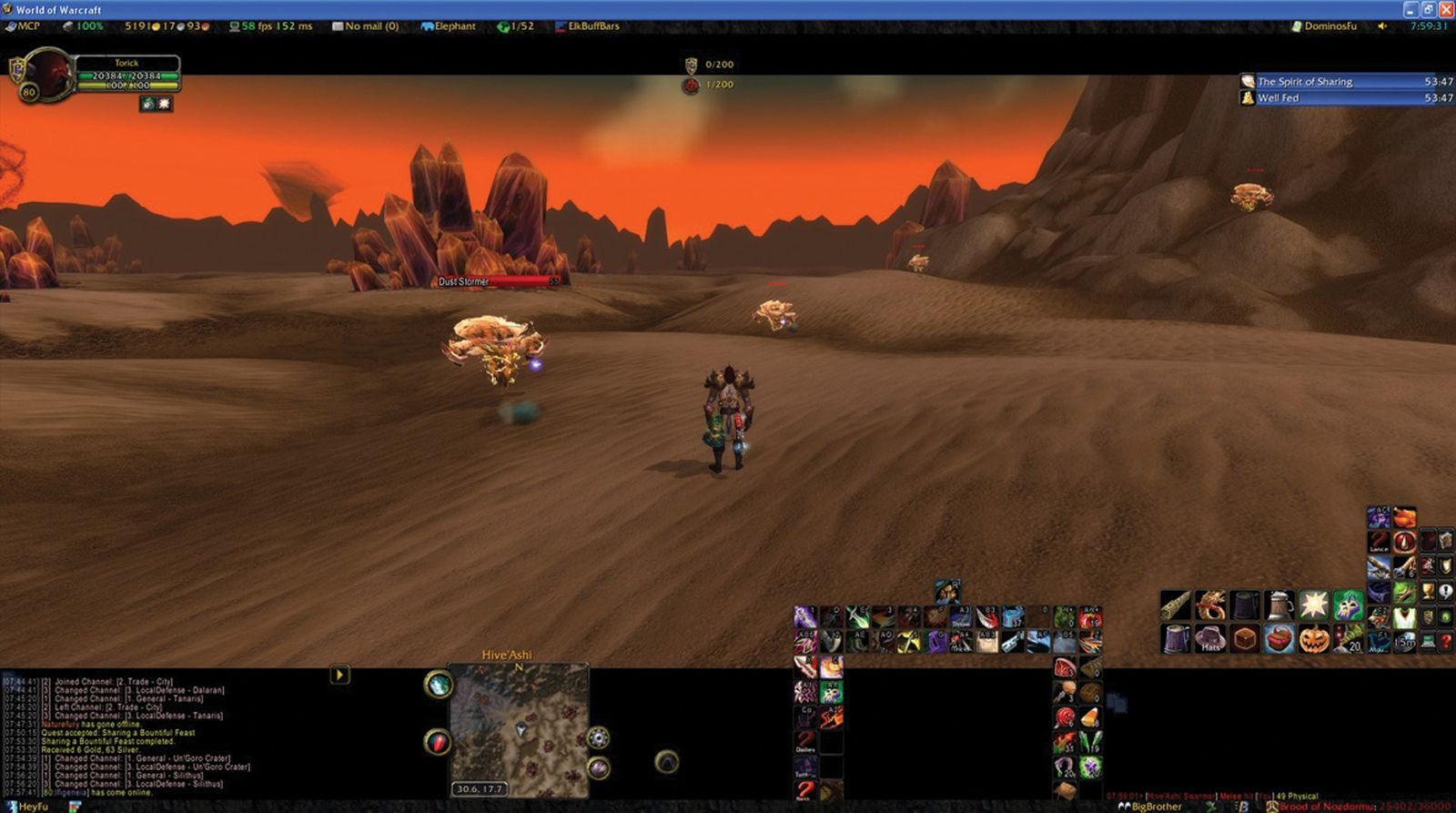Close the World of Warcraft window
The image size is (1456, 813).
1445,9
